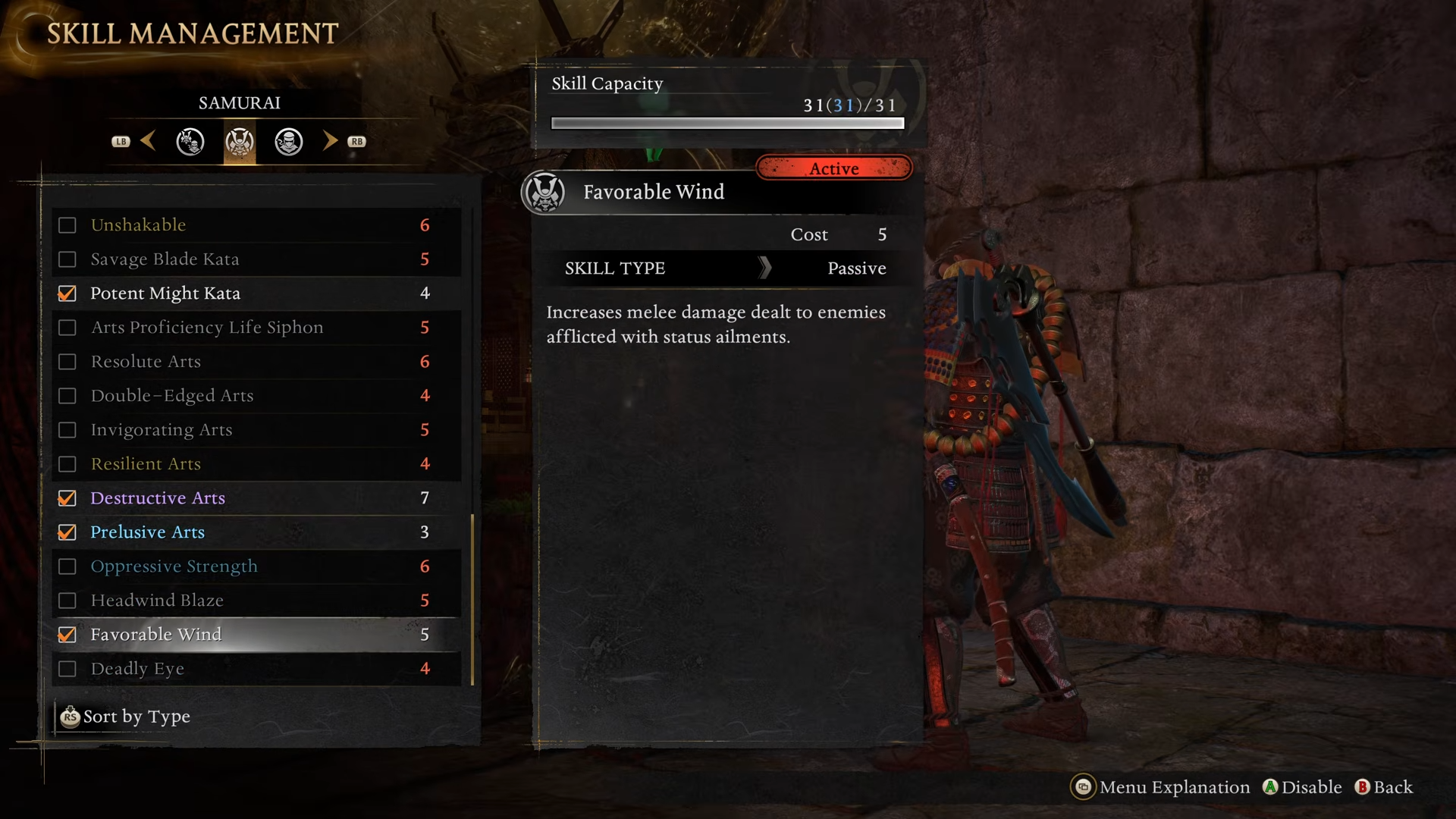Screen dimensions: 1456x819
Task: Open the Menu Explanation help
Action: (1160, 787)
